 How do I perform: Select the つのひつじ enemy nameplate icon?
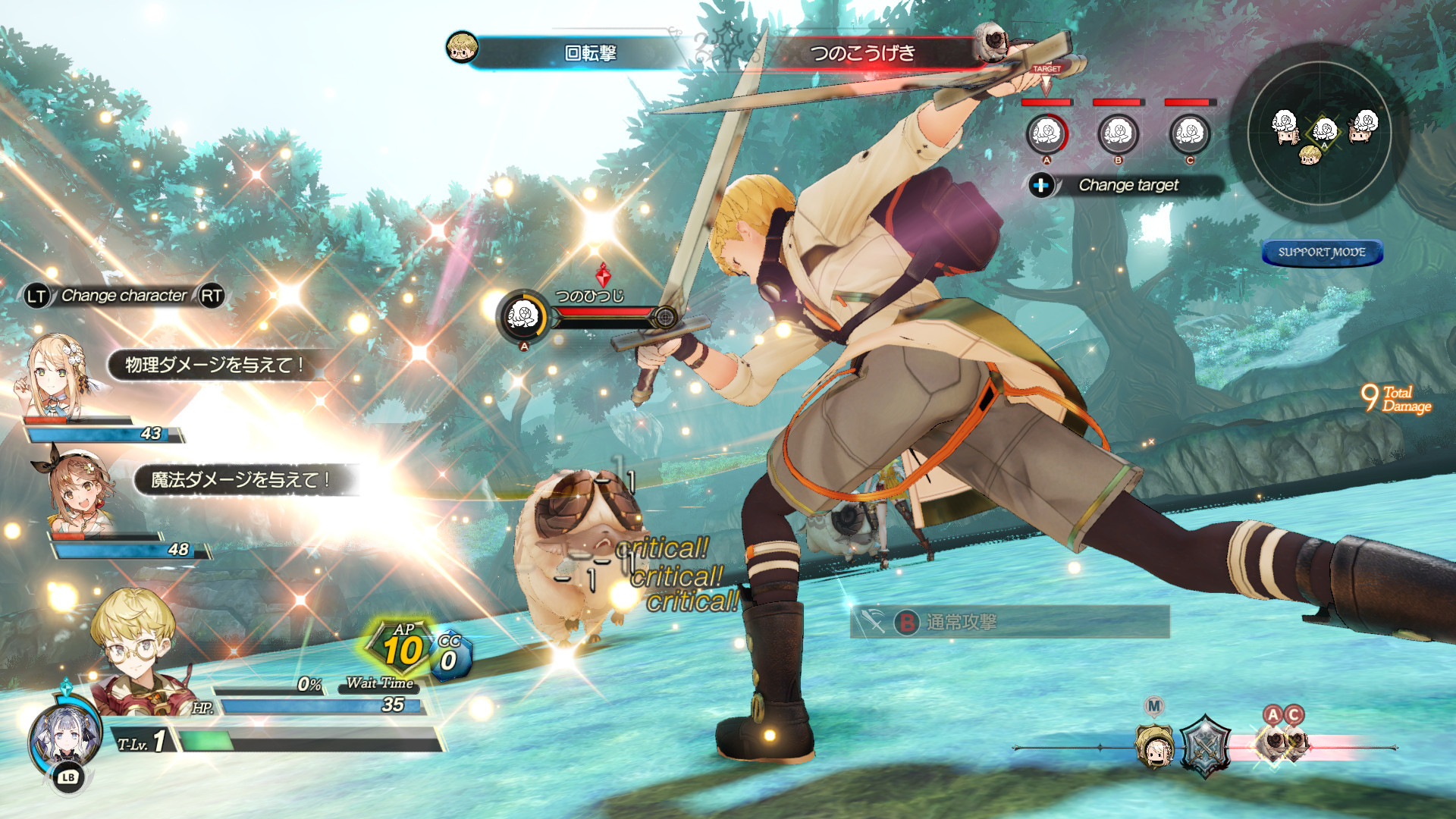pyautogui.click(x=522, y=315)
